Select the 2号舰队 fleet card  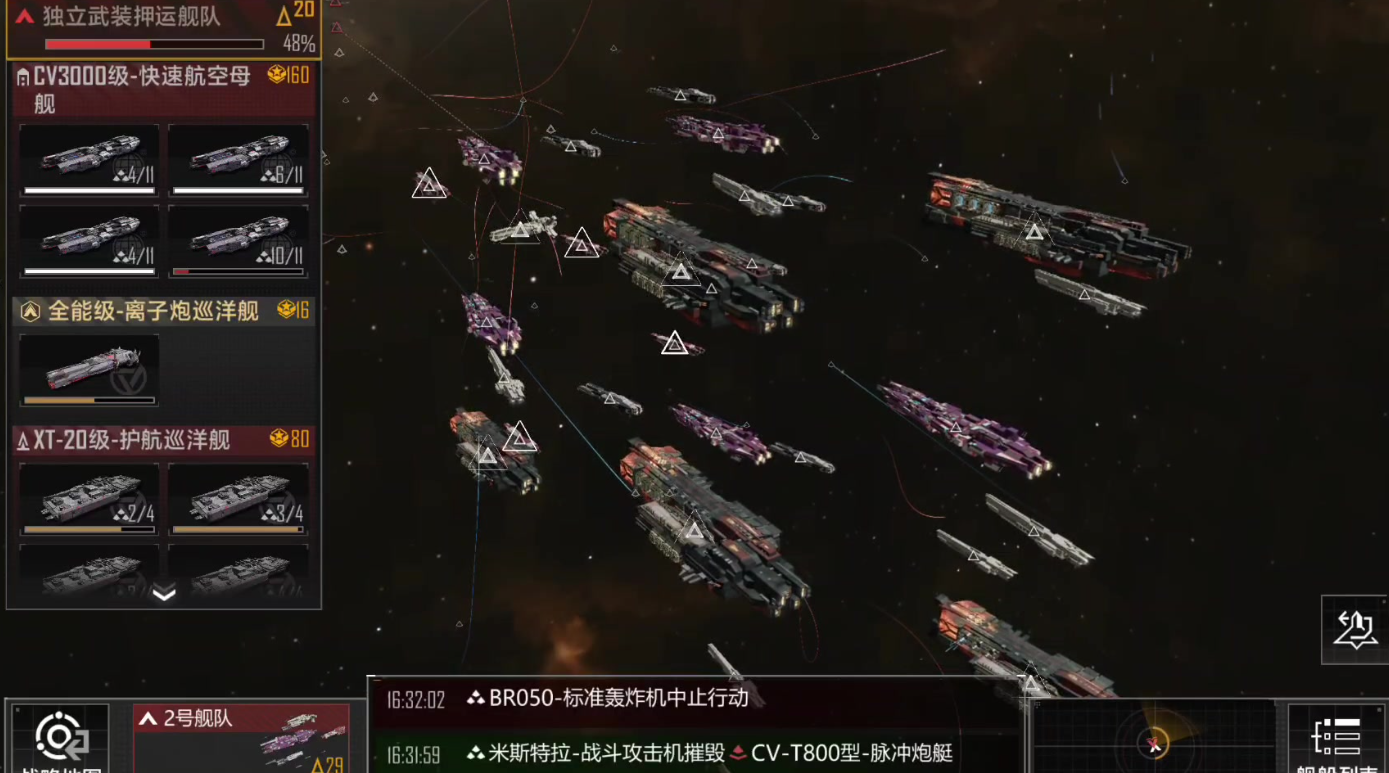pos(241,739)
